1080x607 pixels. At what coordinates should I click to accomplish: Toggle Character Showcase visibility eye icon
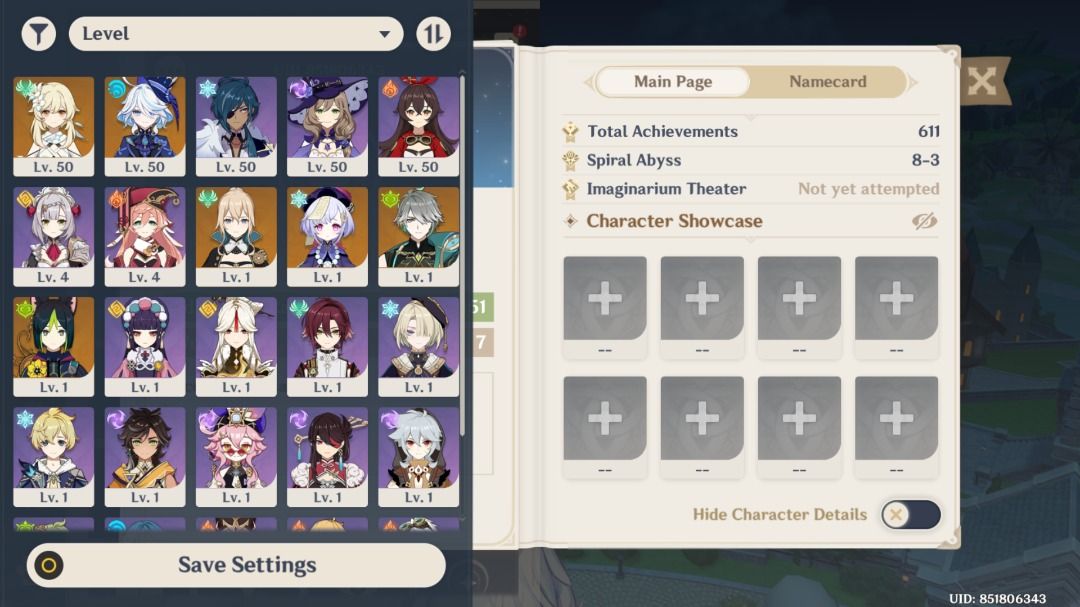coord(925,221)
